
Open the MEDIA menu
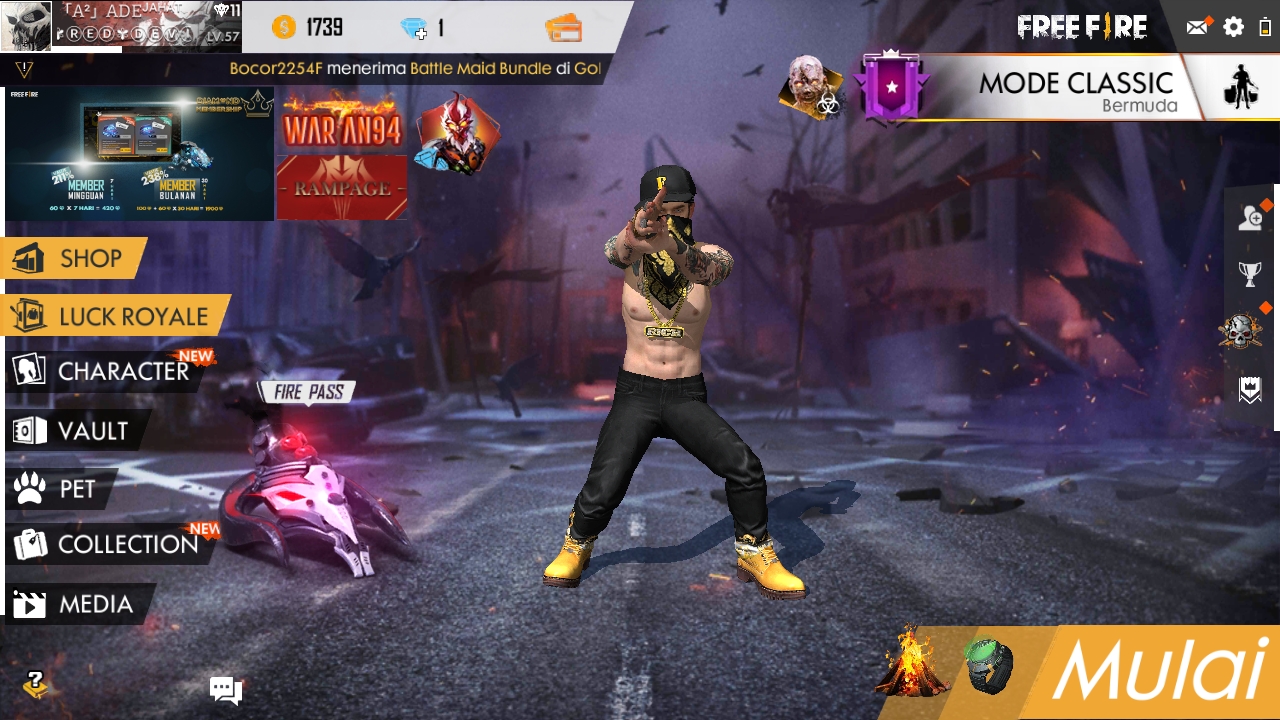(78, 604)
